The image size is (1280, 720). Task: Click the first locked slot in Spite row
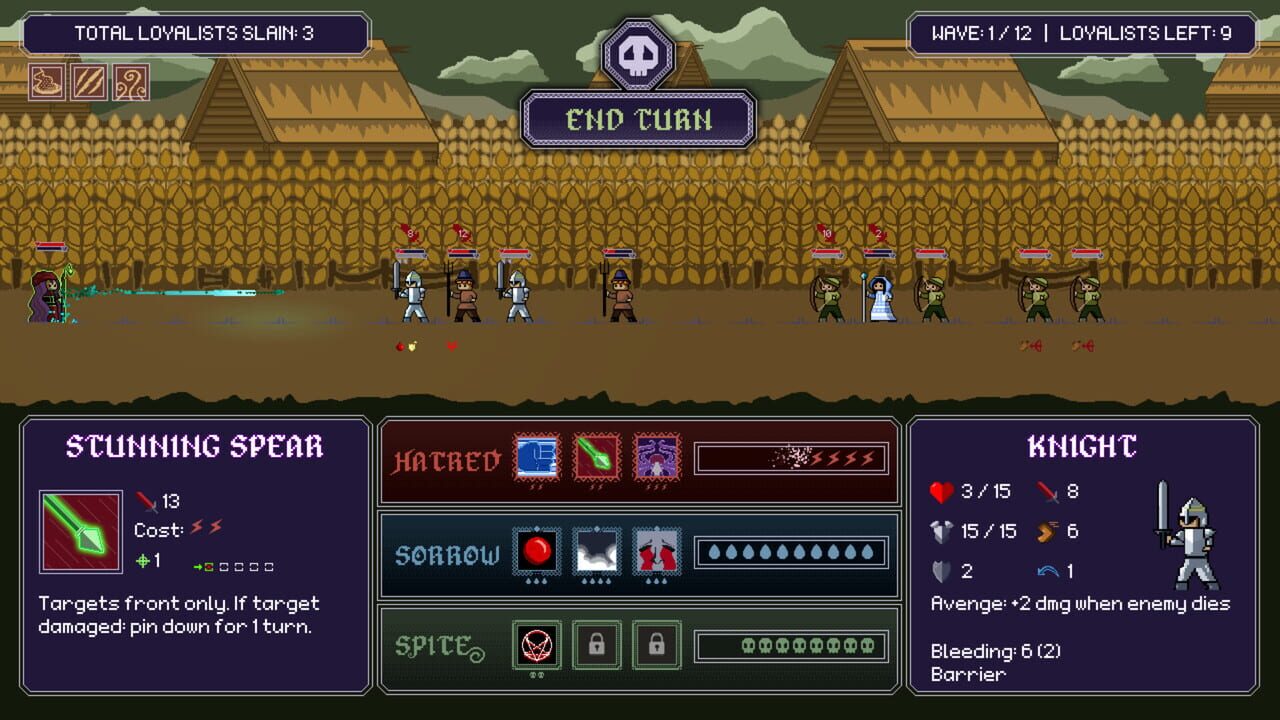(x=597, y=644)
